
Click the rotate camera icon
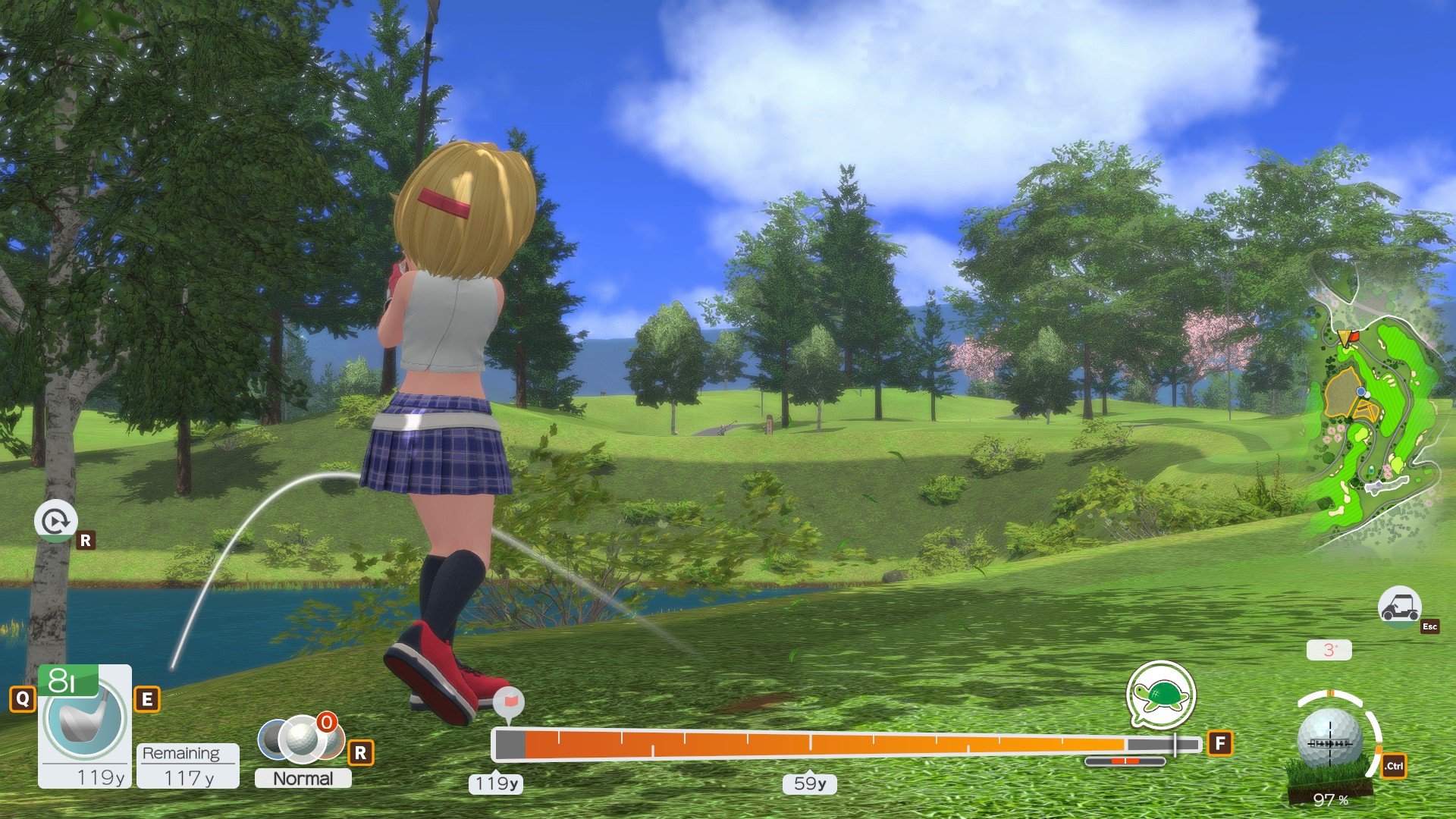pyautogui.click(x=55, y=521)
